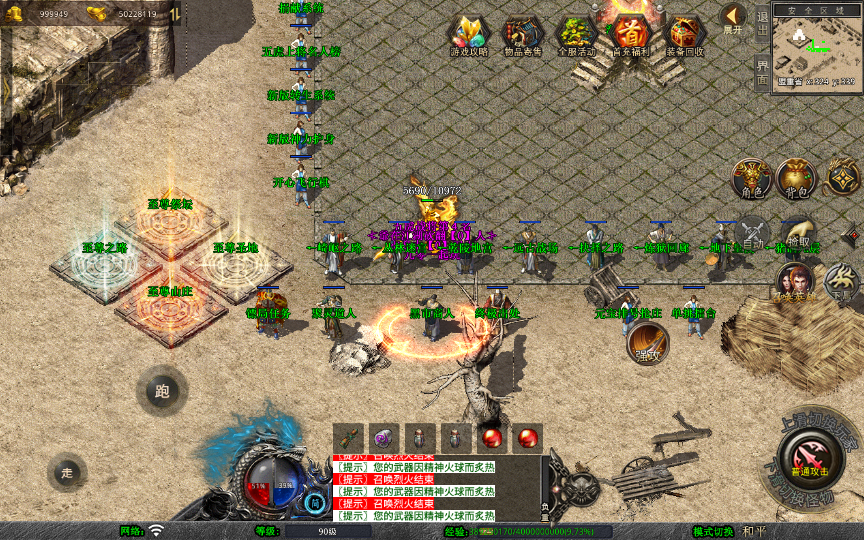The image size is (864, 540).
Task: Open the 游戏攻略 game guide icon
Action: [469, 35]
